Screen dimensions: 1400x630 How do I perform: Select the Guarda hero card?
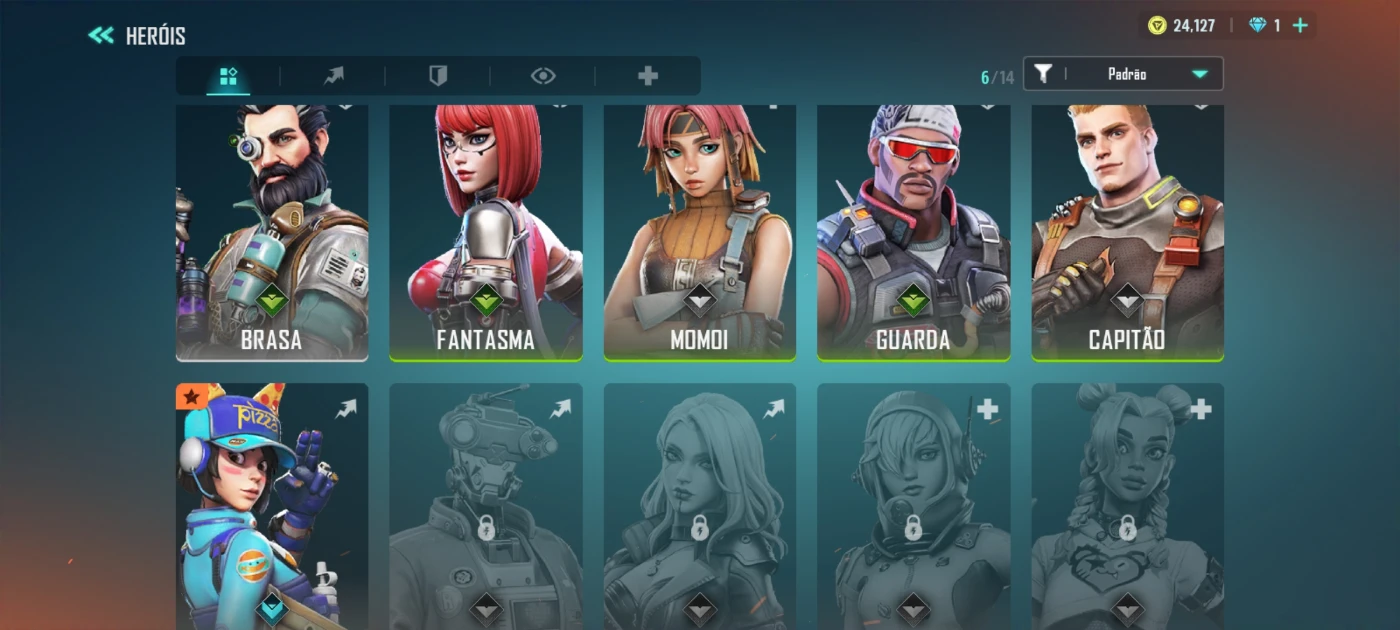coord(913,232)
